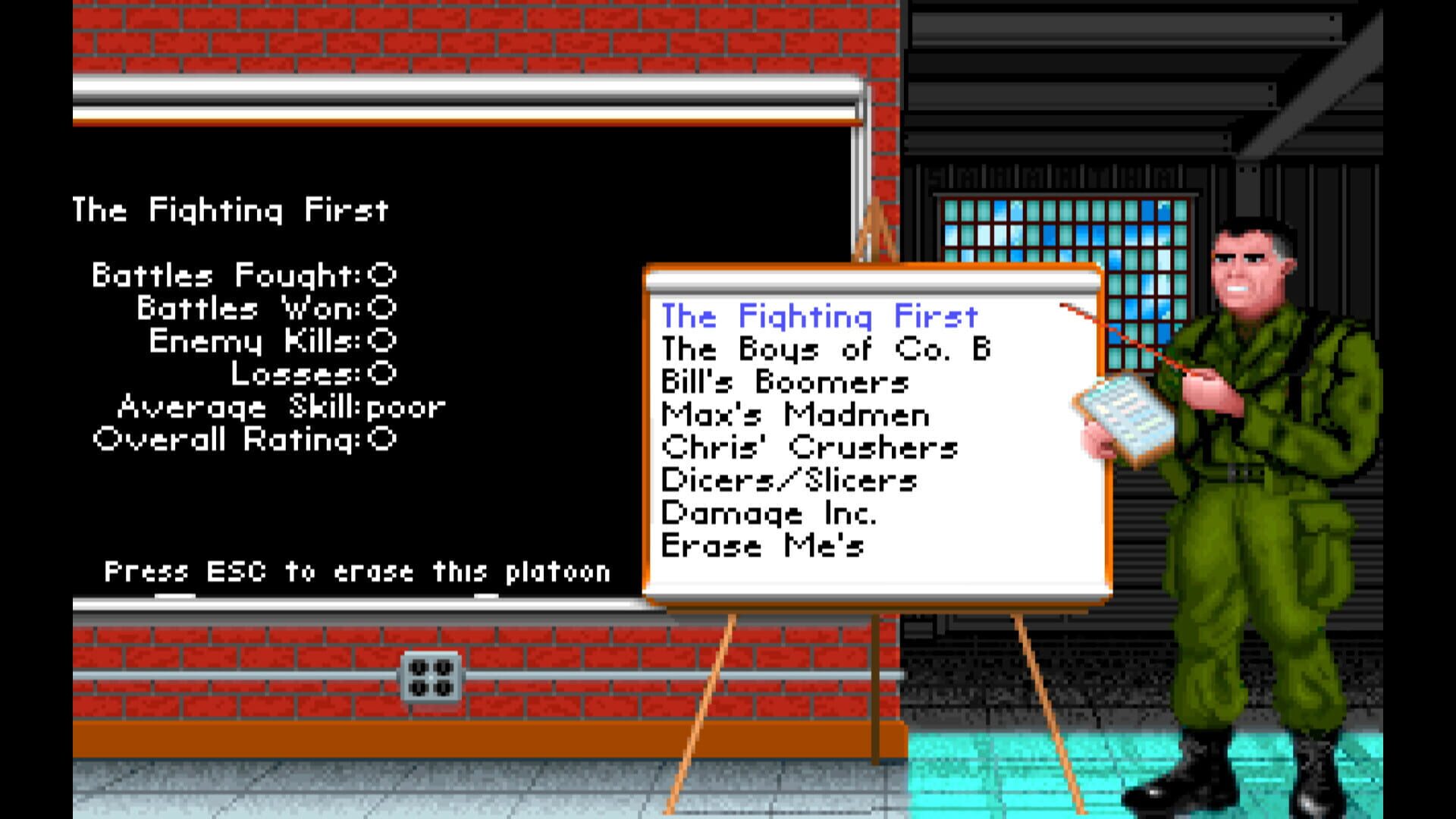This screenshot has width=1456, height=819.
Task: Choose "Bill's Boomers" from platoon list
Action: 785,383
